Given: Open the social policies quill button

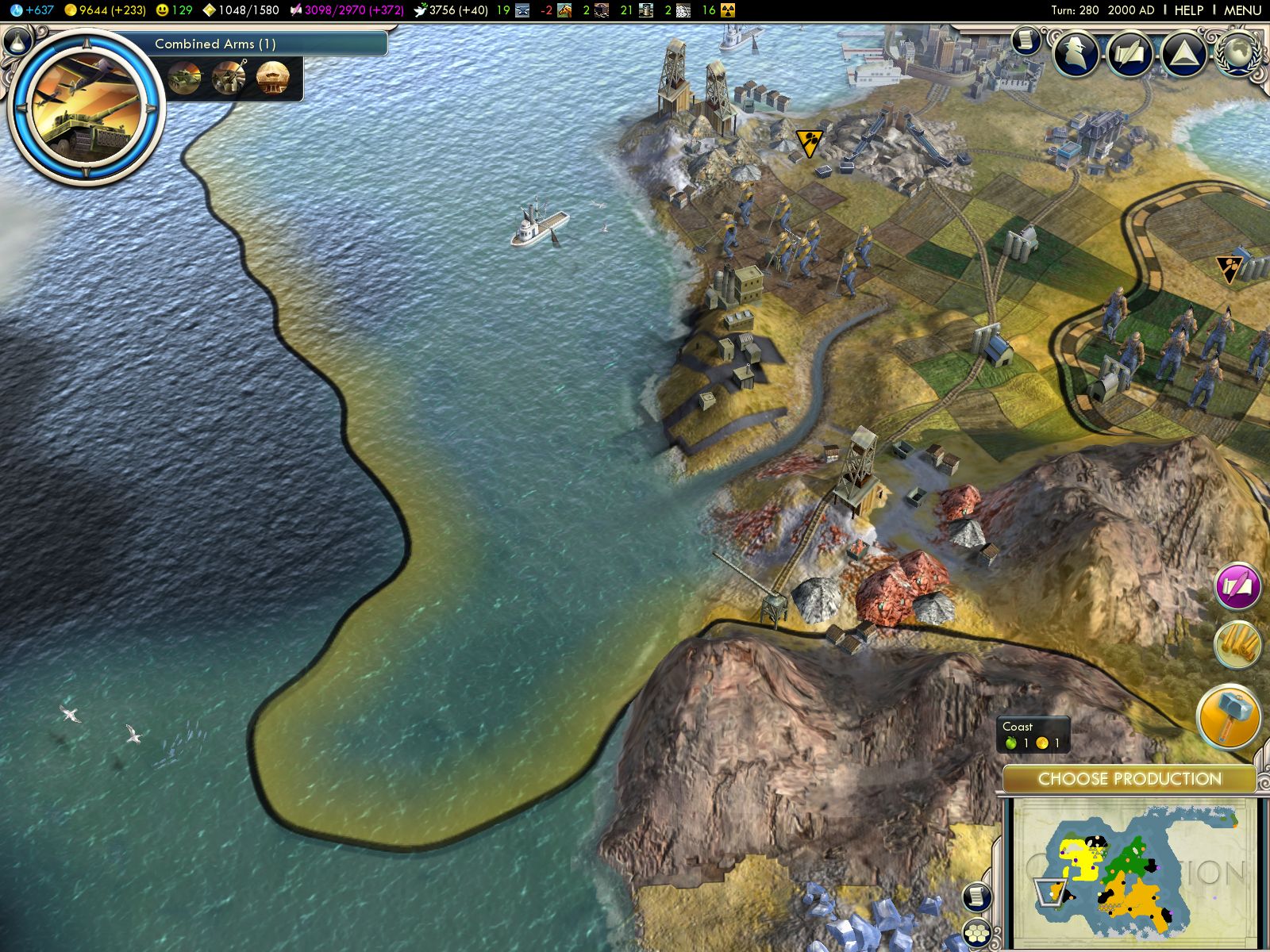Looking at the screenshot, I should (1130, 52).
